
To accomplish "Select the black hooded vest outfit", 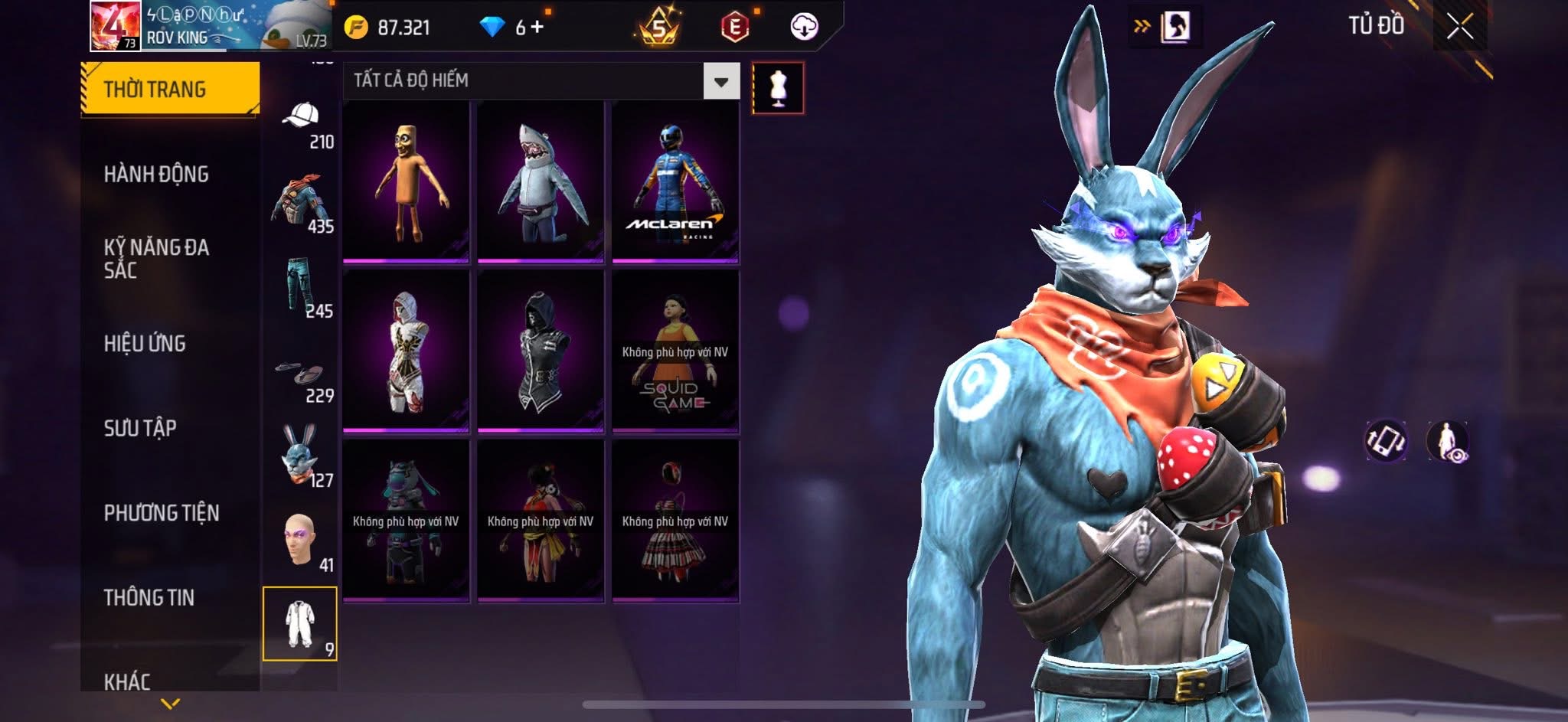I will click(x=541, y=351).
